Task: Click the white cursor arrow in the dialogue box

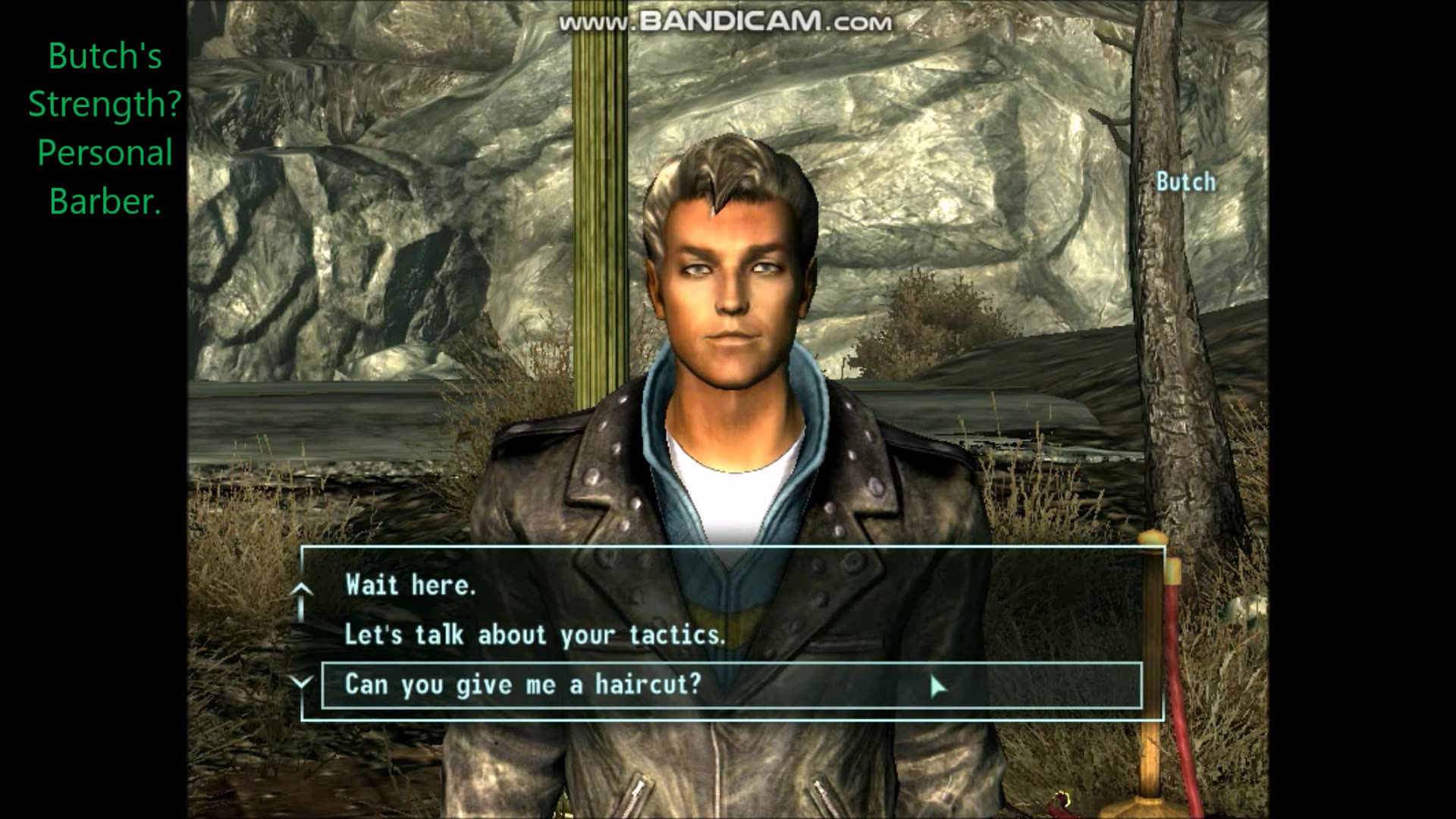Action: click(938, 687)
